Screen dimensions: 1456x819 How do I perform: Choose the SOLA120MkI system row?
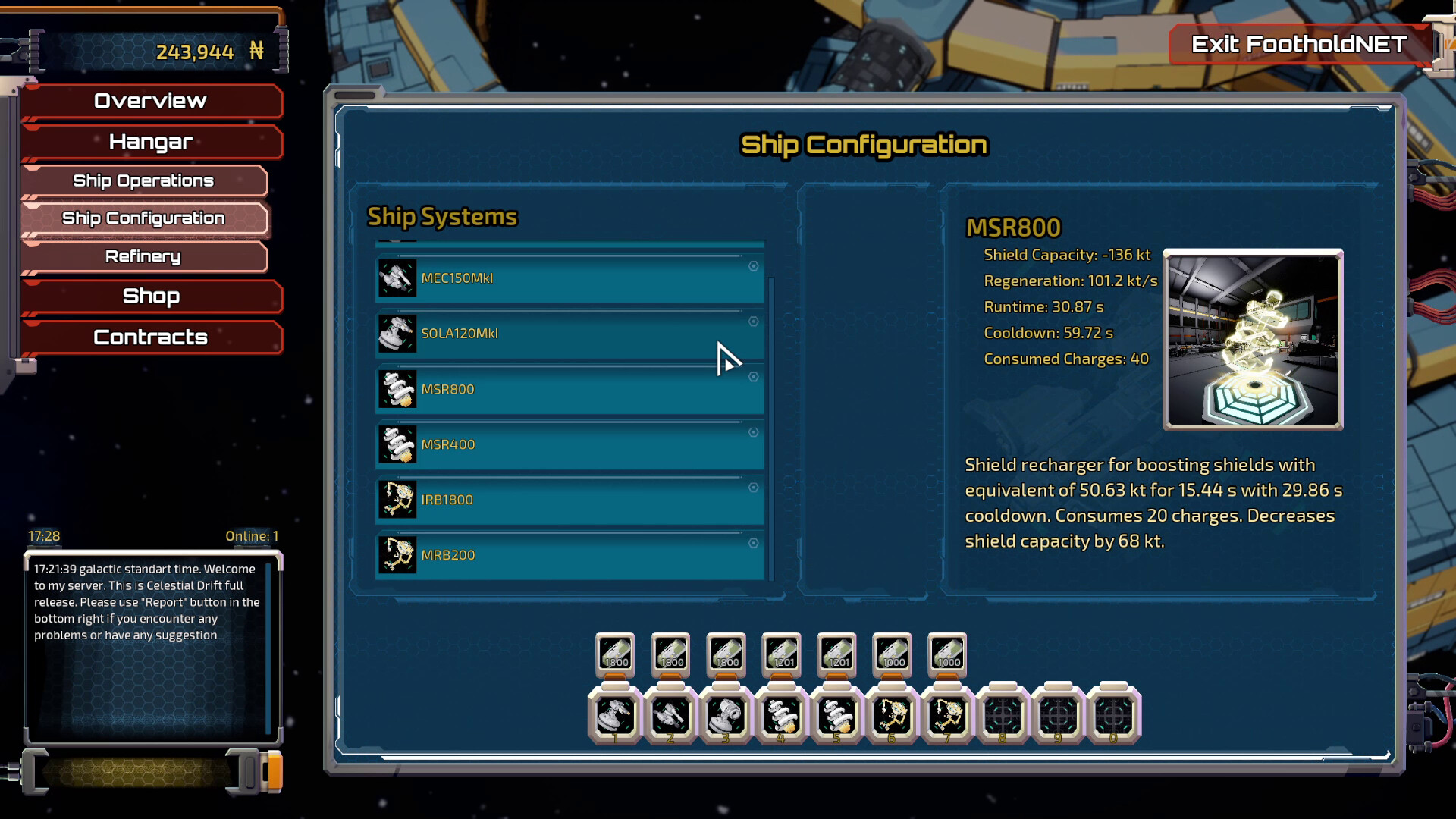click(x=569, y=334)
